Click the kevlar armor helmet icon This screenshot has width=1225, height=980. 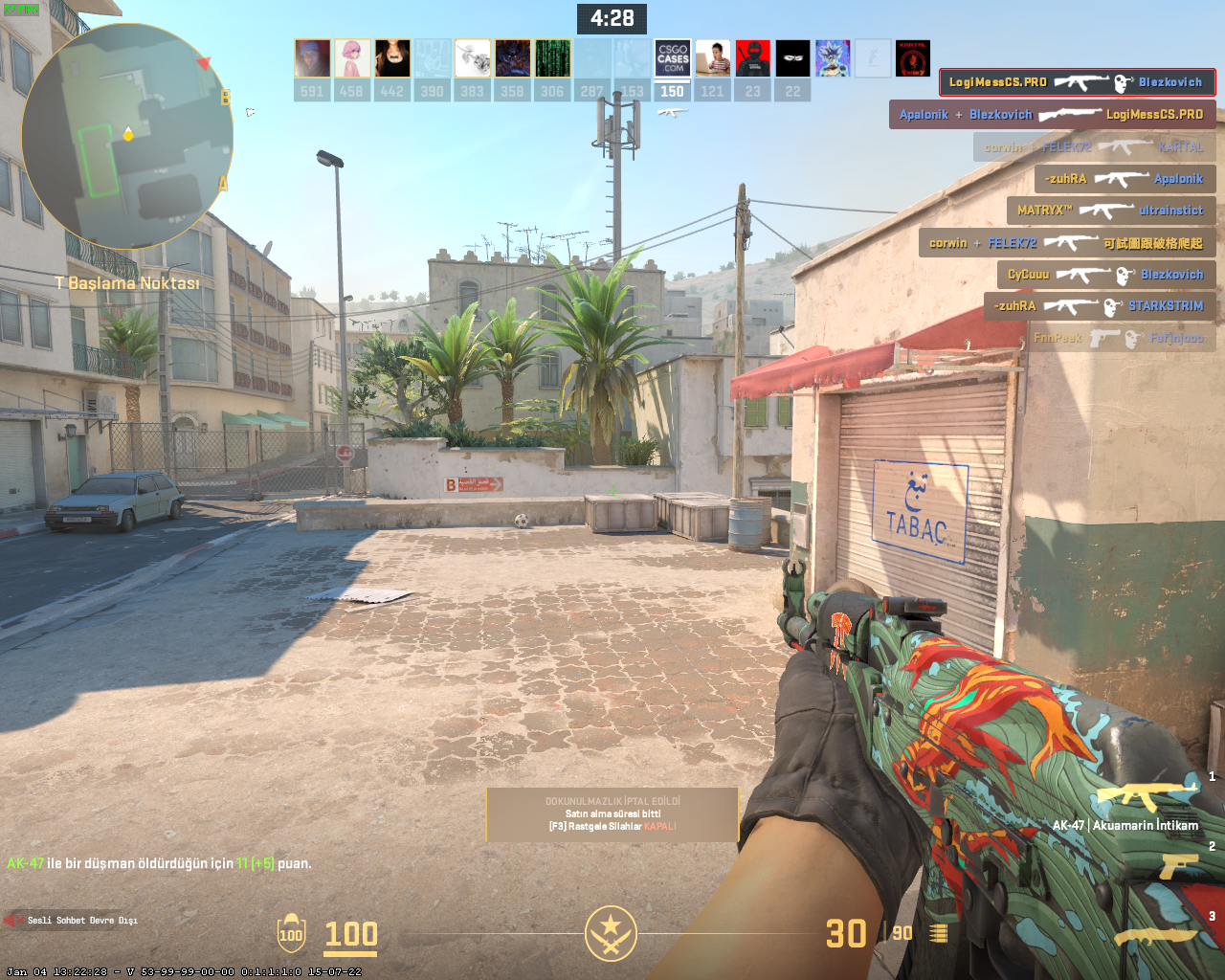[x=291, y=933]
